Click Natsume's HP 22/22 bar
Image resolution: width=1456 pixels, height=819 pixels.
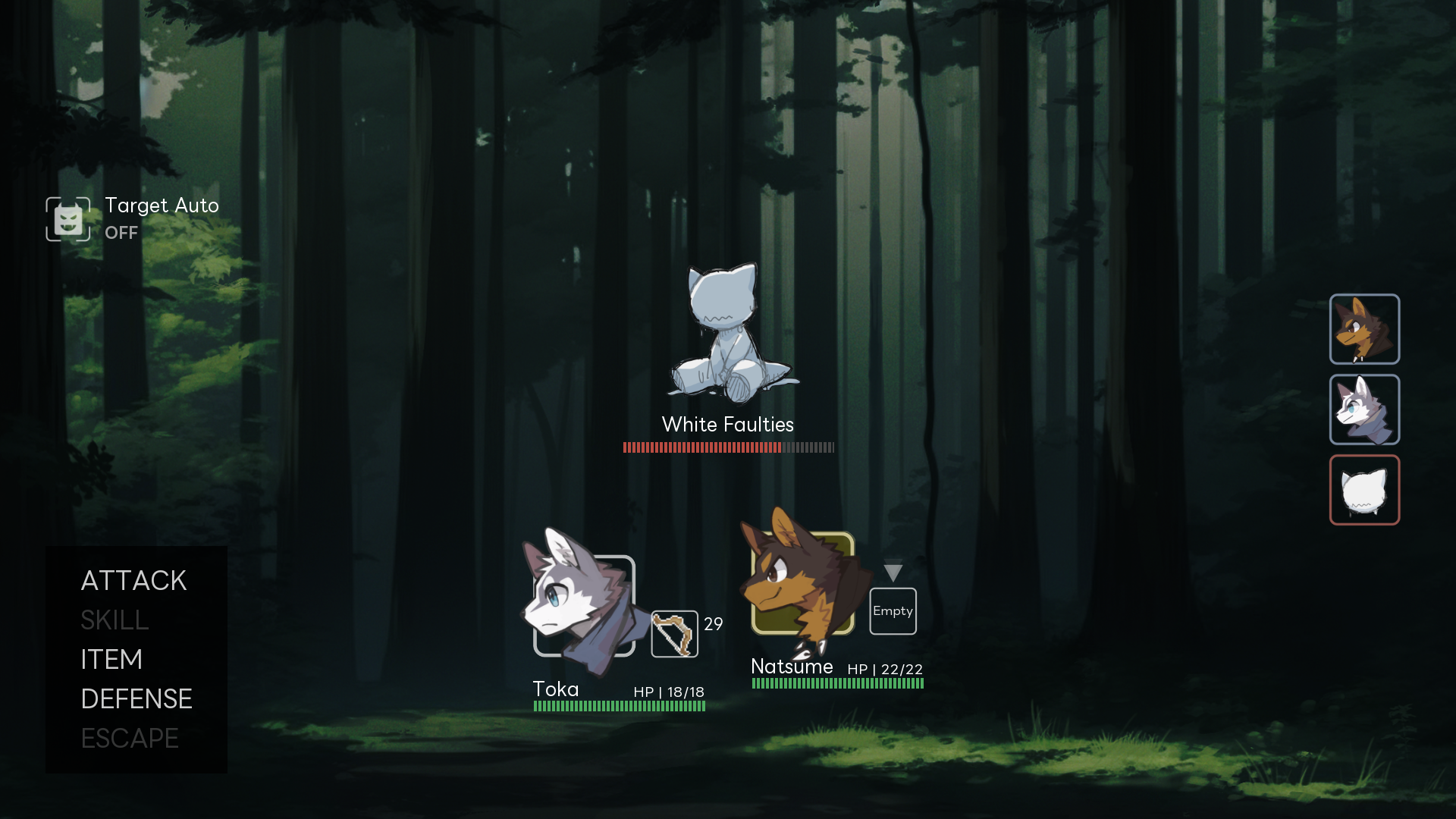pyautogui.click(x=836, y=683)
